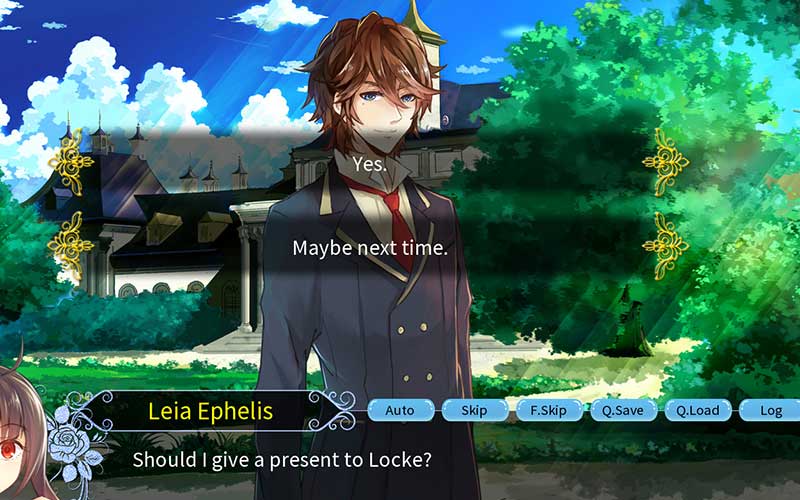Enable Auto text advance

click(400, 410)
